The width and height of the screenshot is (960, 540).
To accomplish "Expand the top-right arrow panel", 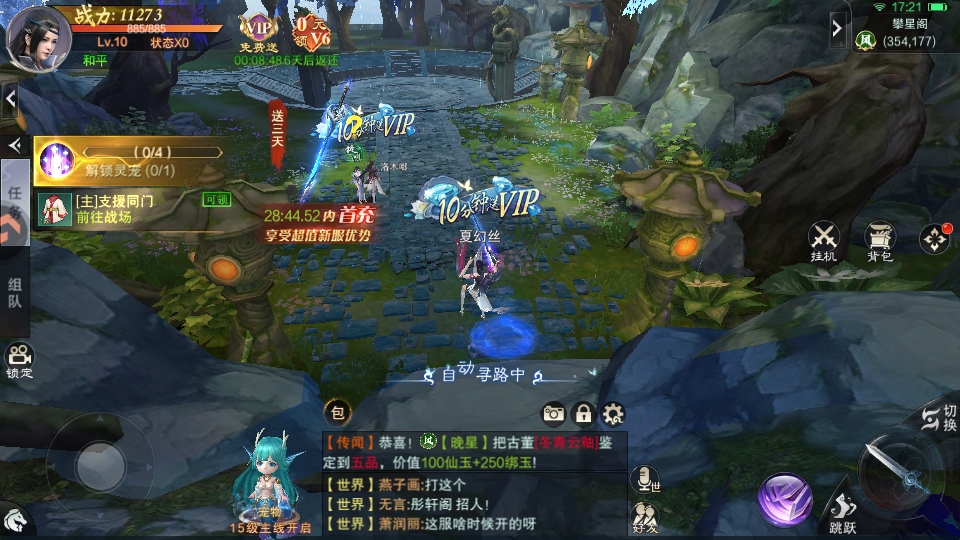I will point(838,29).
